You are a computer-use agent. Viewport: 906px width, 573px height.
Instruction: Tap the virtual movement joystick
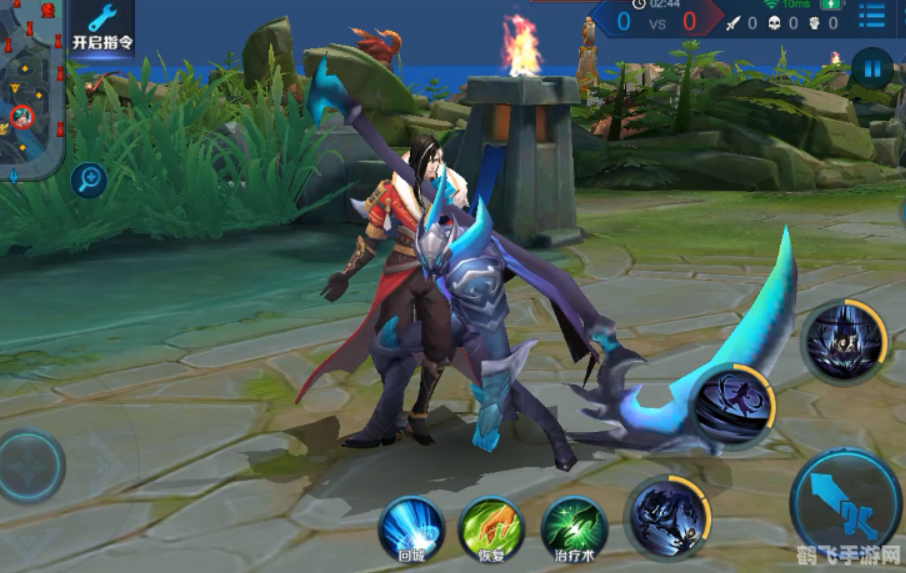pos(32,466)
